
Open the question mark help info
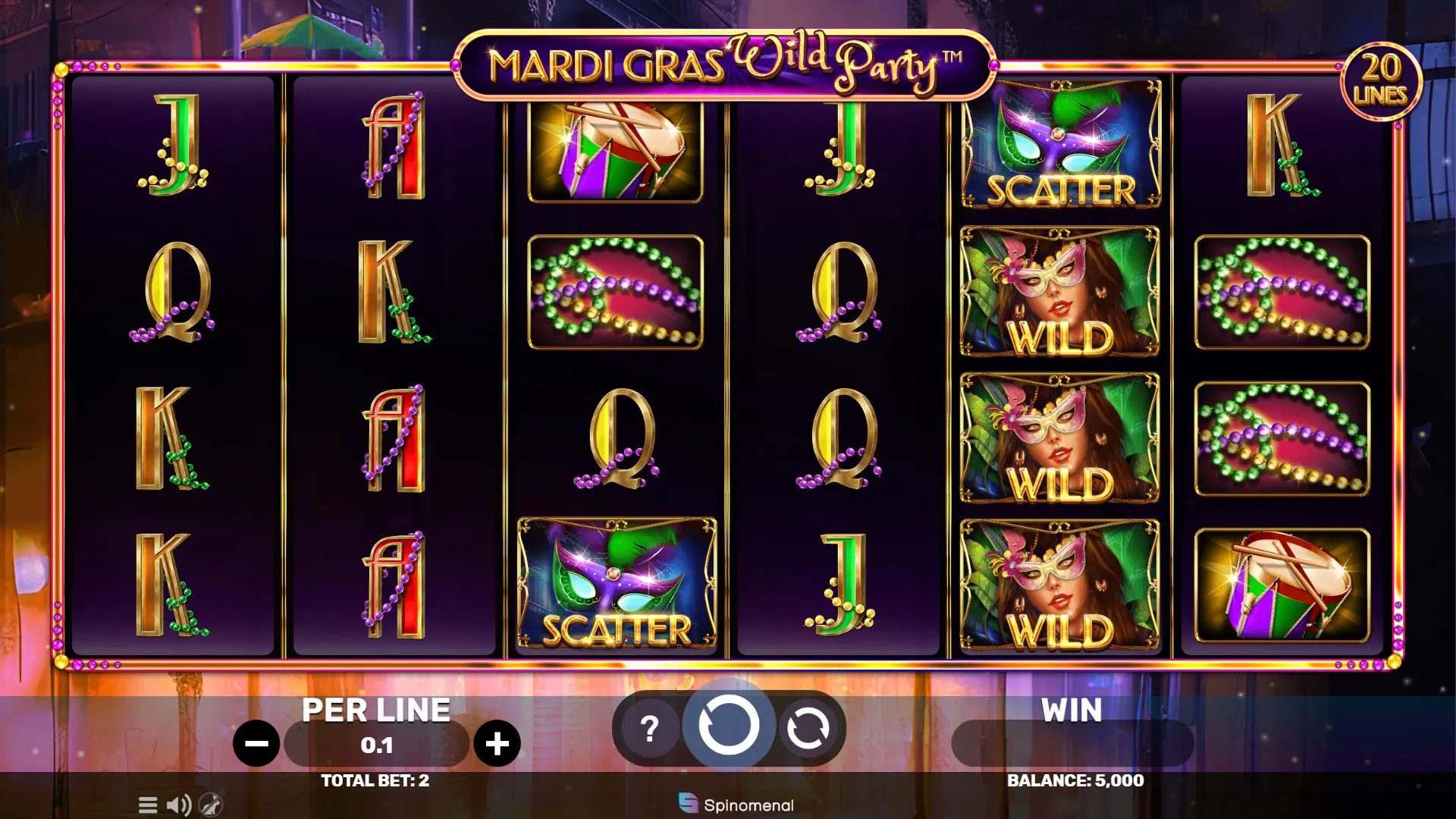coord(649,729)
